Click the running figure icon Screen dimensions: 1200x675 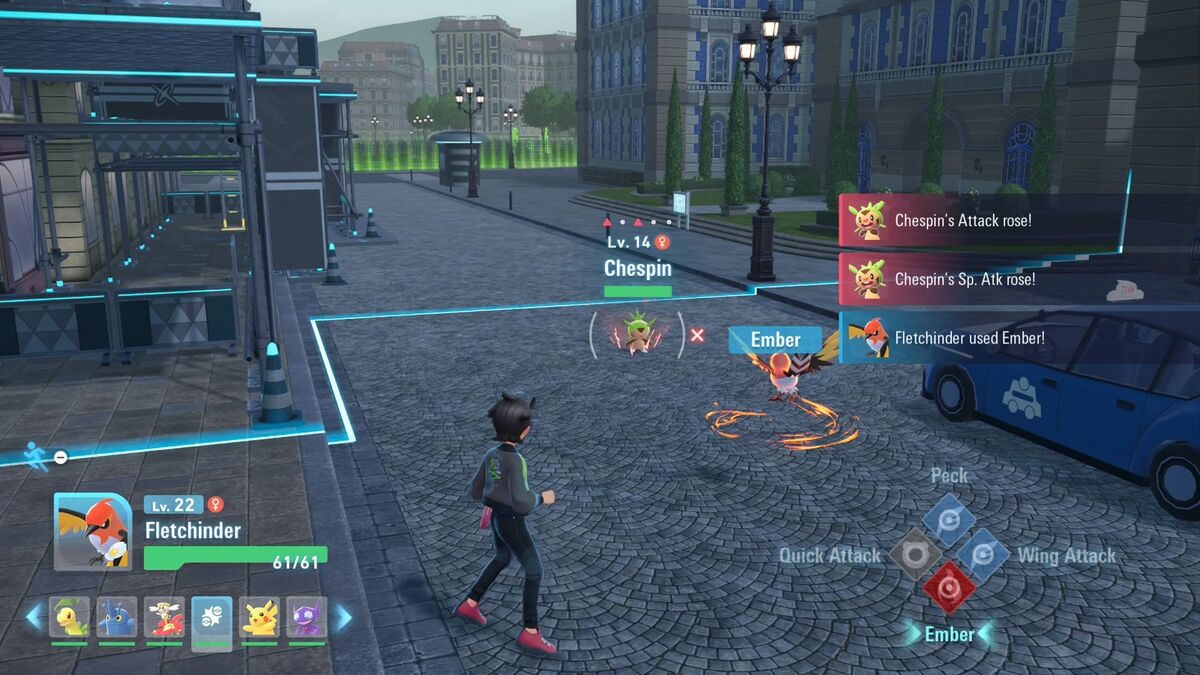click(37, 455)
